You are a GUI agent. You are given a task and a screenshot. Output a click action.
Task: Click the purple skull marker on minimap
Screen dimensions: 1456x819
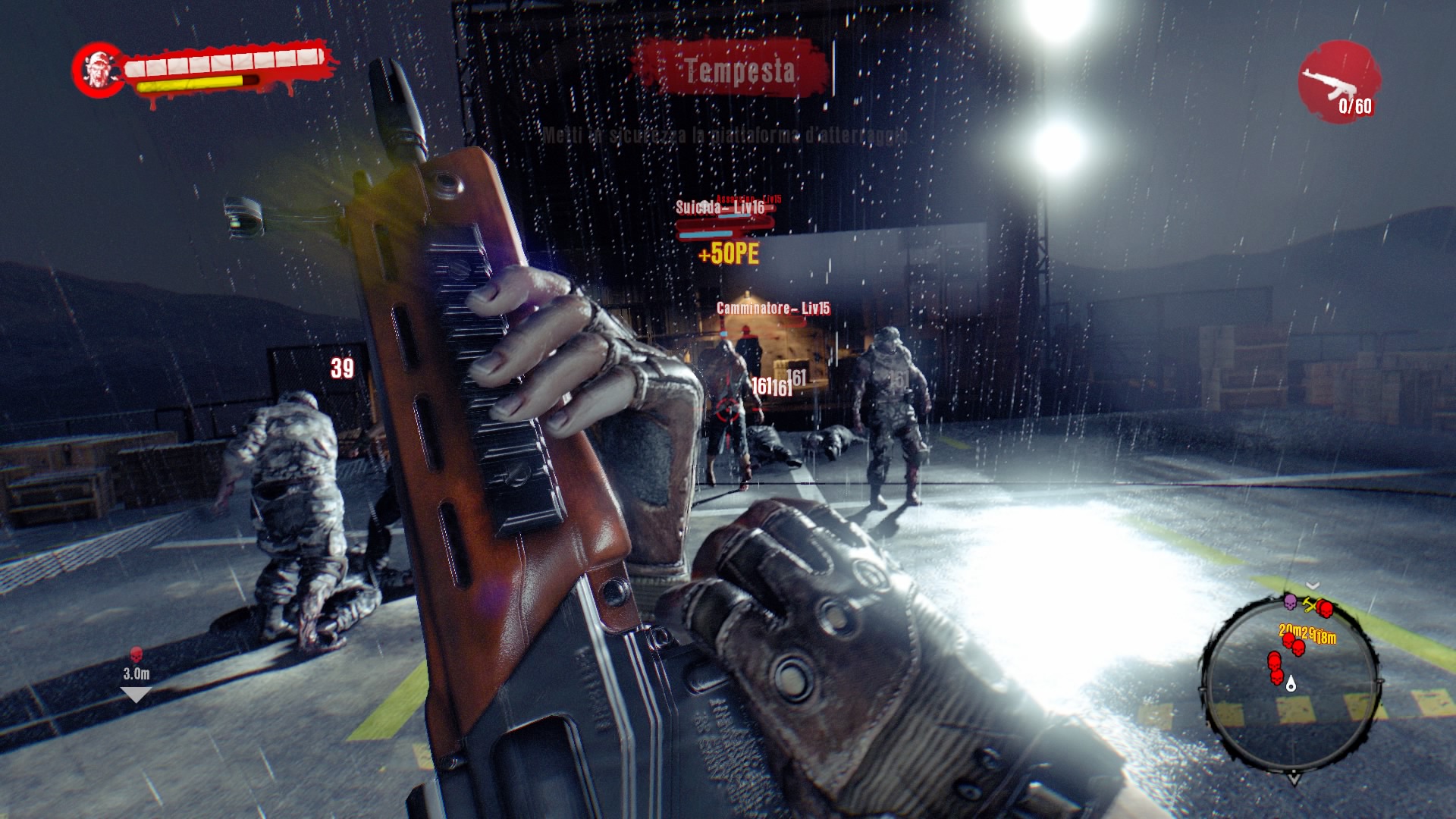point(1289,602)
